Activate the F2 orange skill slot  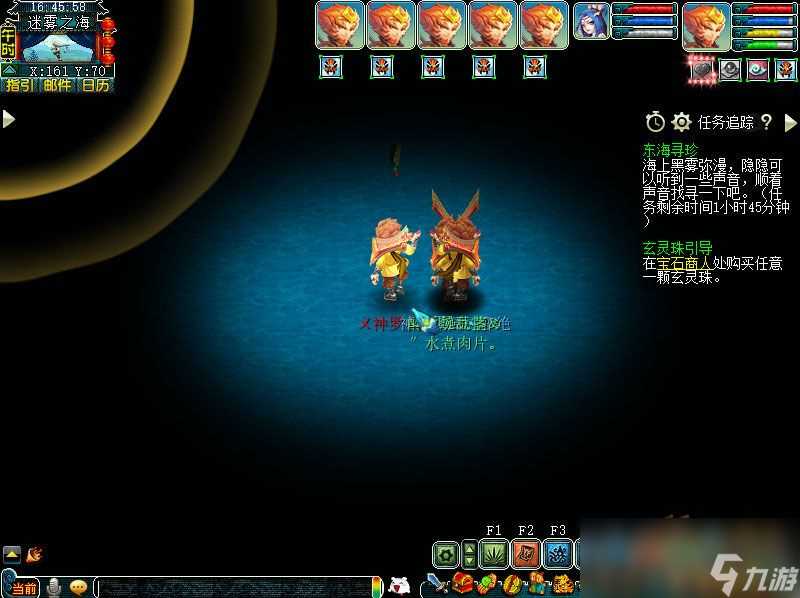(x=526, y=554)
